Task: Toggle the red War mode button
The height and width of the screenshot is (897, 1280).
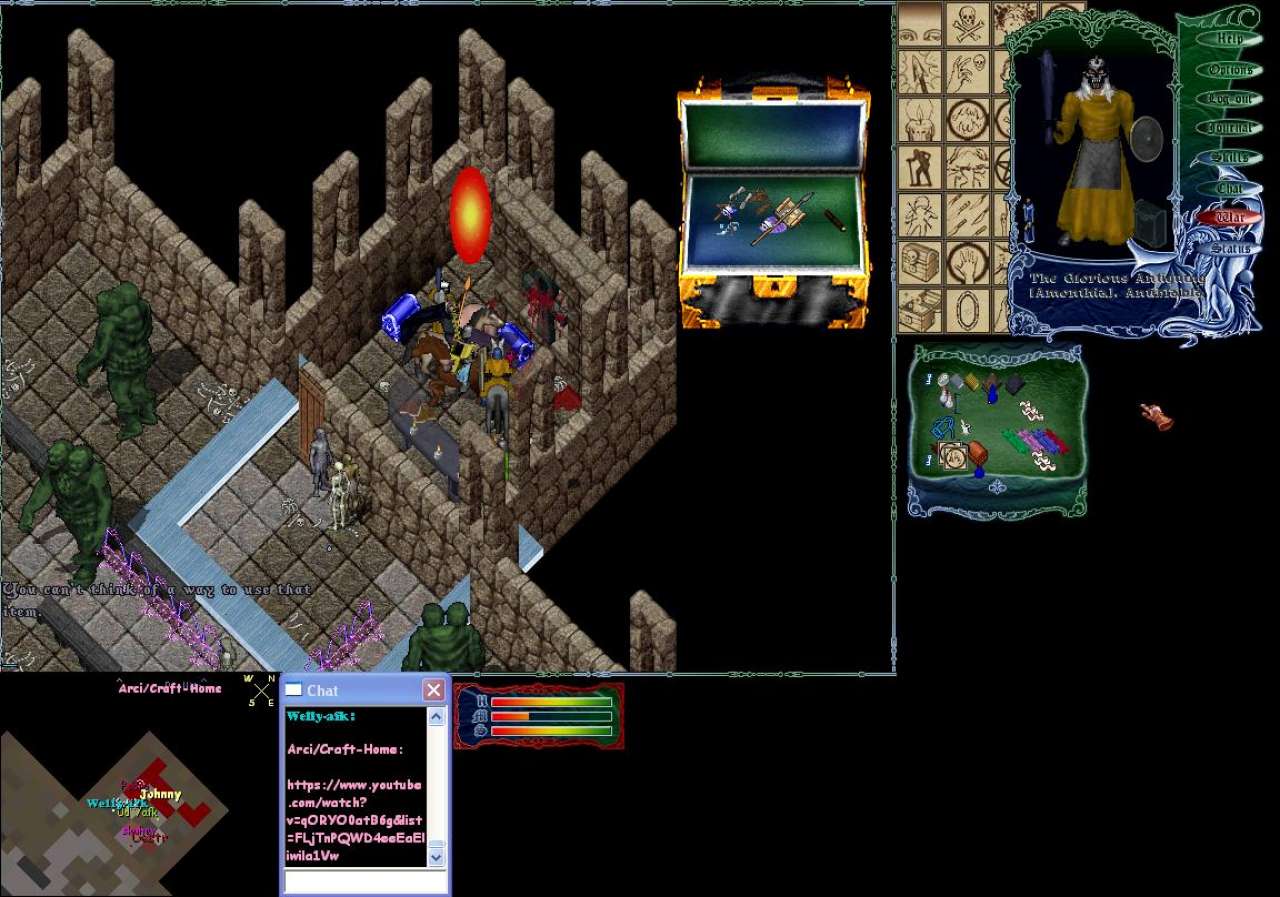Action: coord(1229,217)
